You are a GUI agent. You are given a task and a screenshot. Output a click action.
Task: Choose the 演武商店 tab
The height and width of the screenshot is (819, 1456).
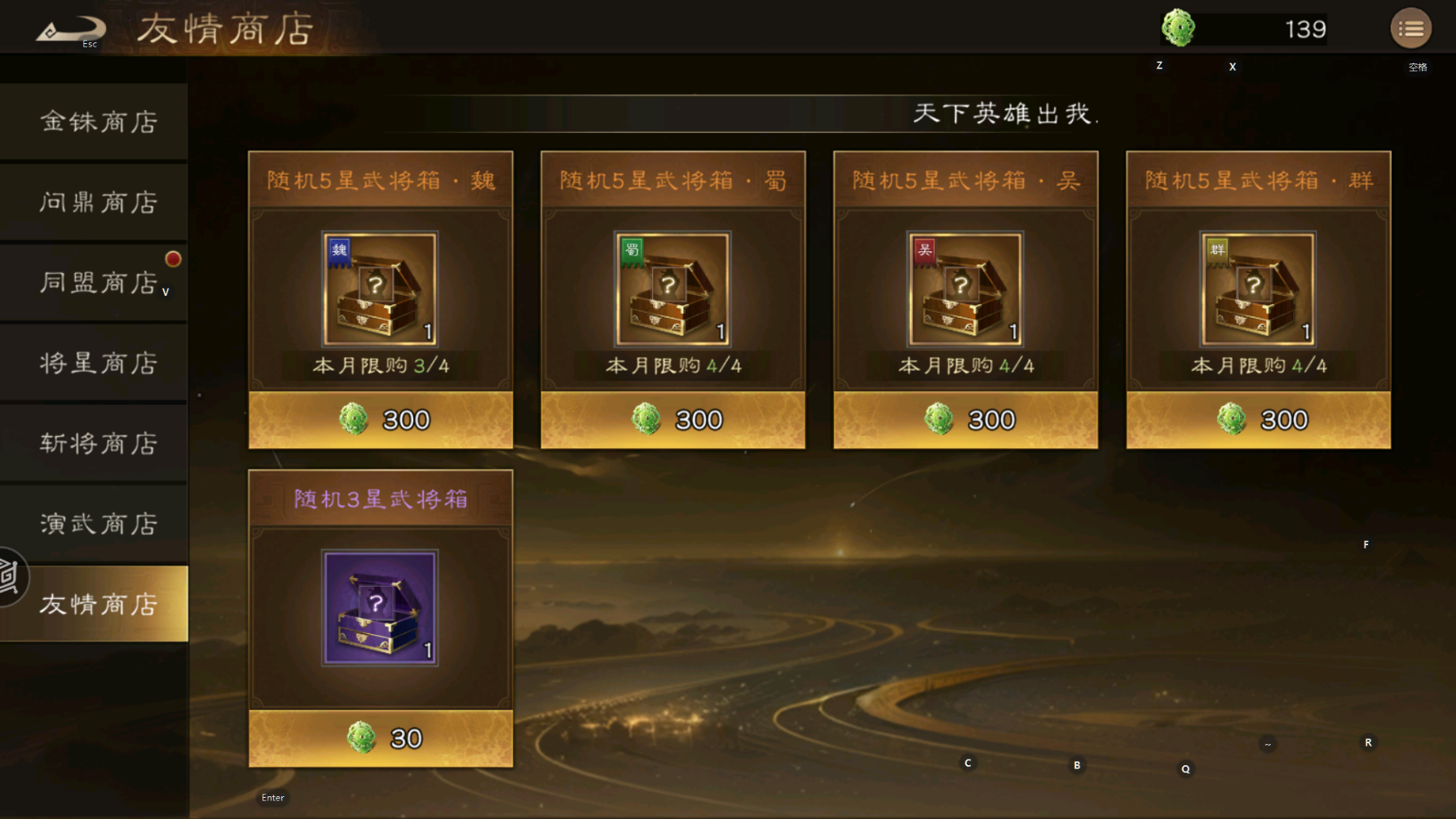(98, 523)
